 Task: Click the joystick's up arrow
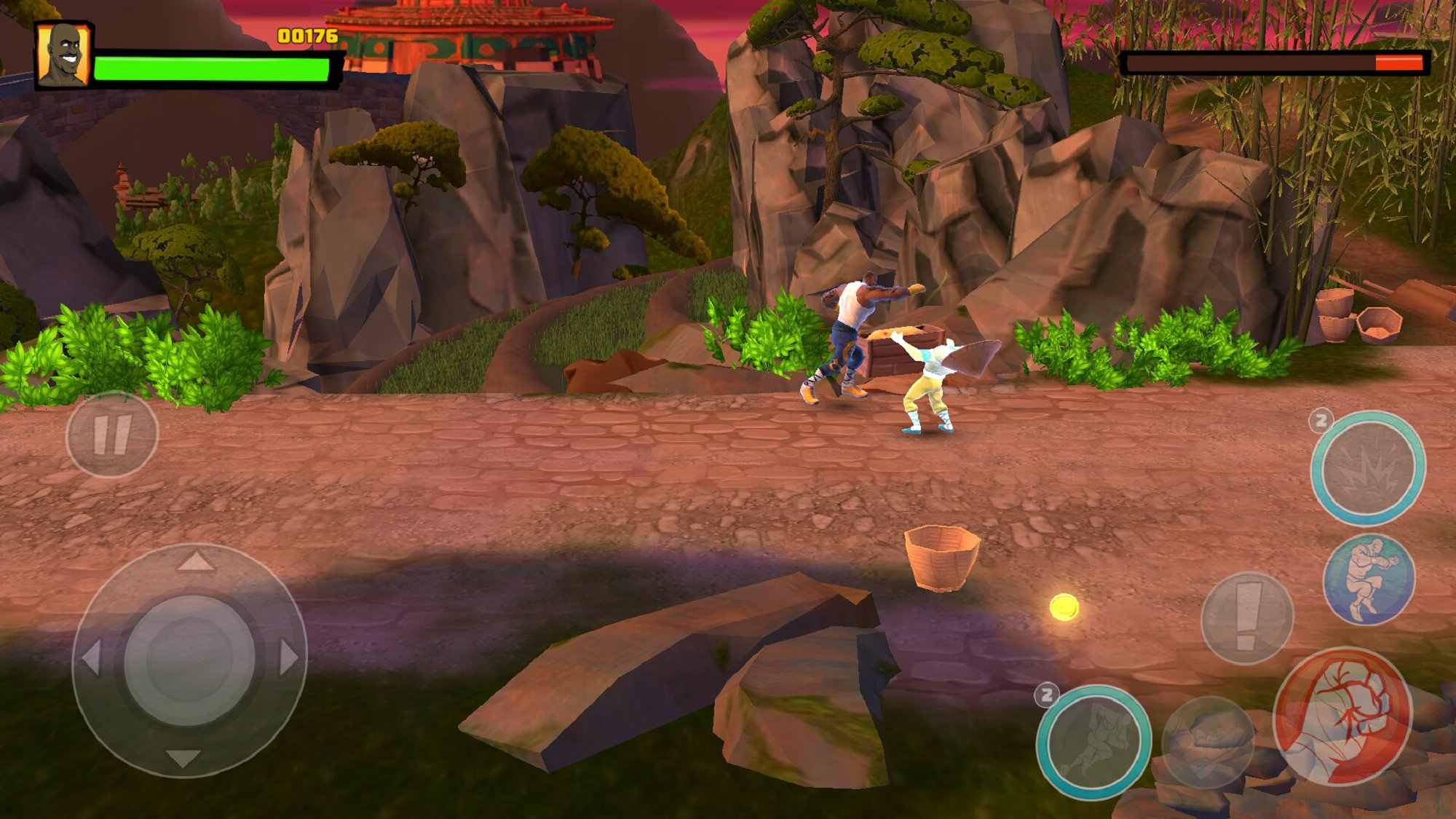[194, 561]
